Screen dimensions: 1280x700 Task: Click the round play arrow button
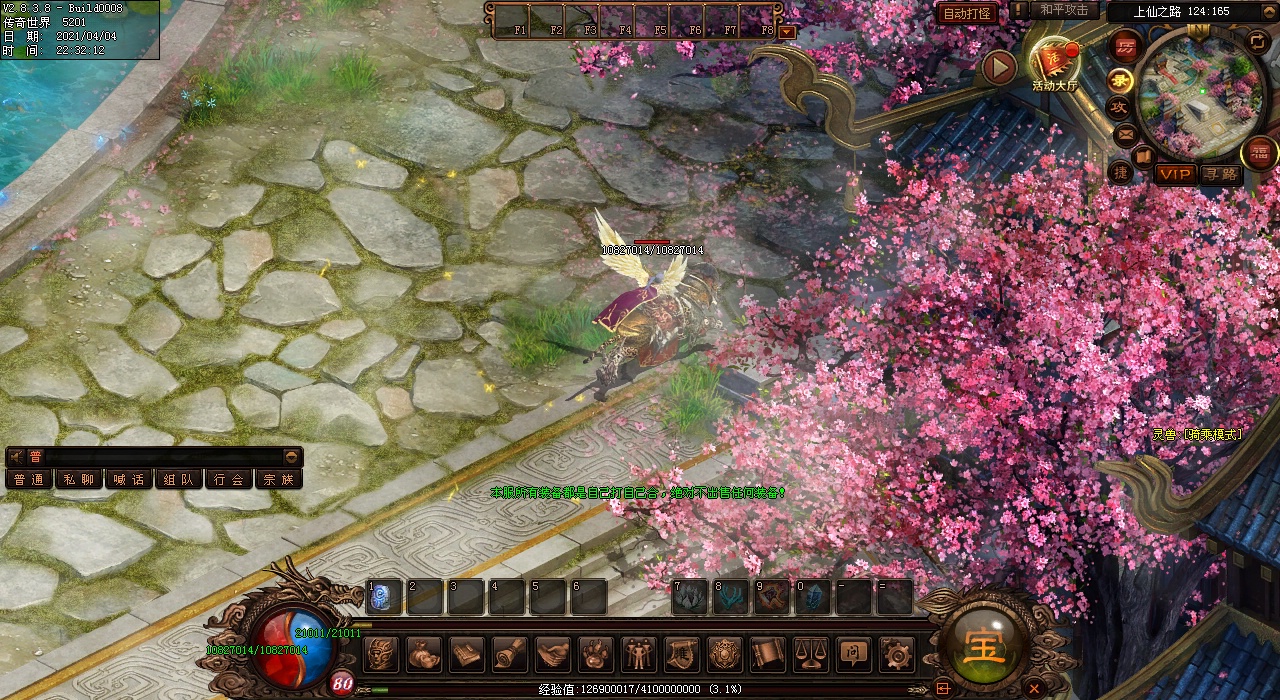click(x=999, y=67)
